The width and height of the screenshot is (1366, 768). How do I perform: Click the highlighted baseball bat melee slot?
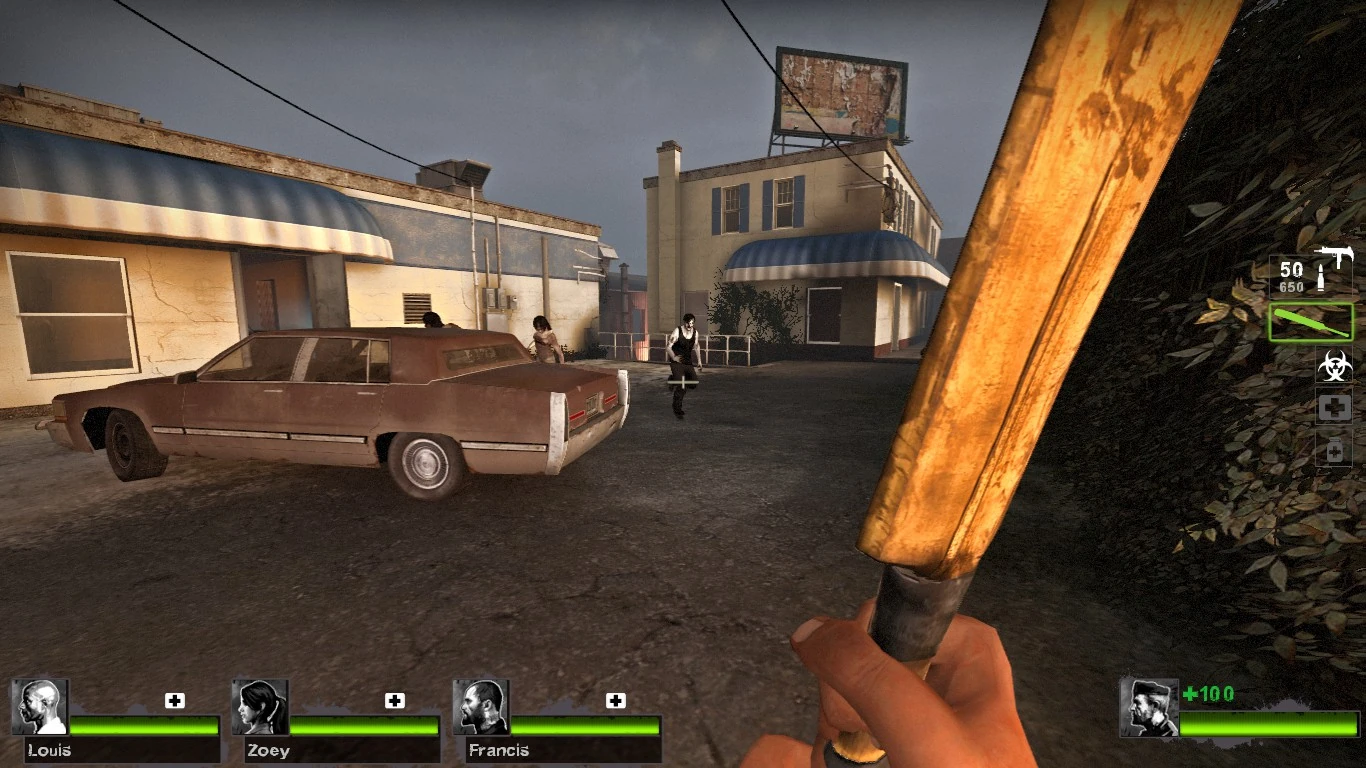click(x=1311, y=322)
